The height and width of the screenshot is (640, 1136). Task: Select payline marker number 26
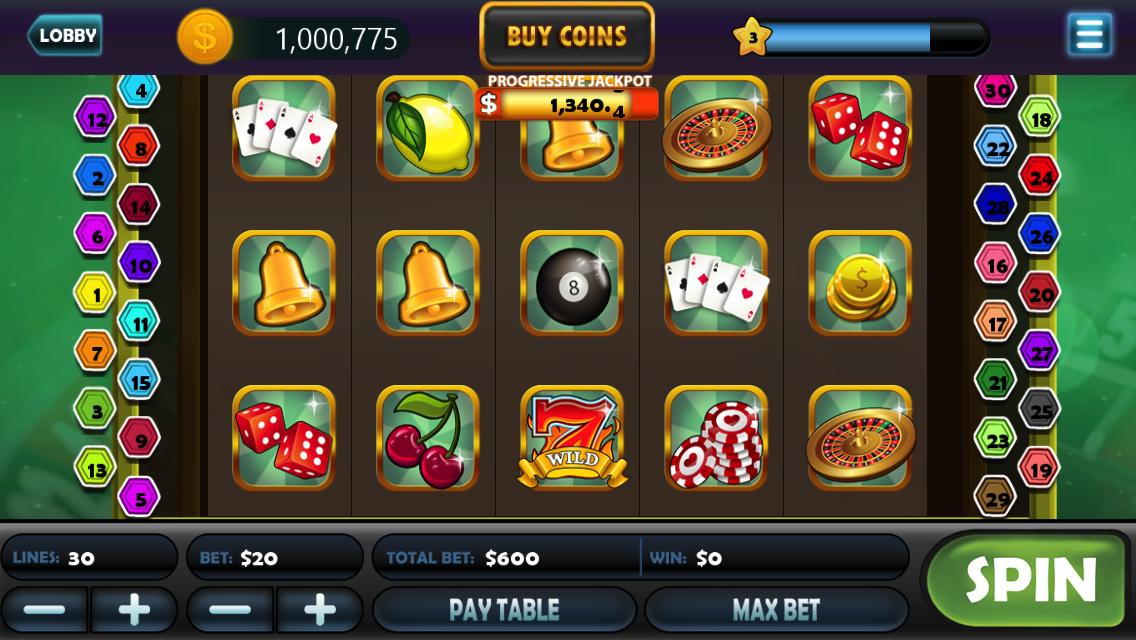(1040, 236)
